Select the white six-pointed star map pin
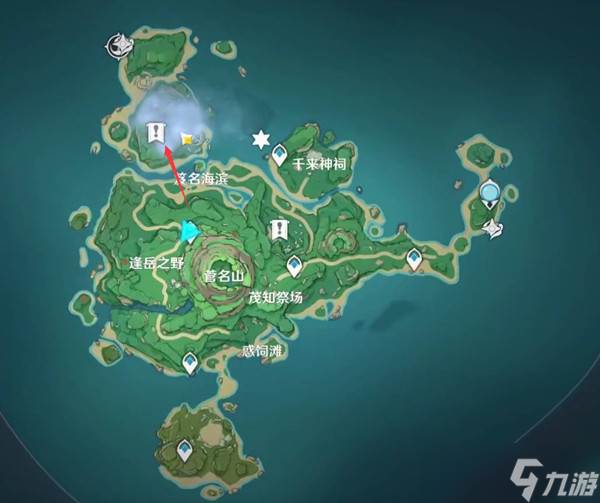This screenshot has width=600, height=503. point(262,138)
